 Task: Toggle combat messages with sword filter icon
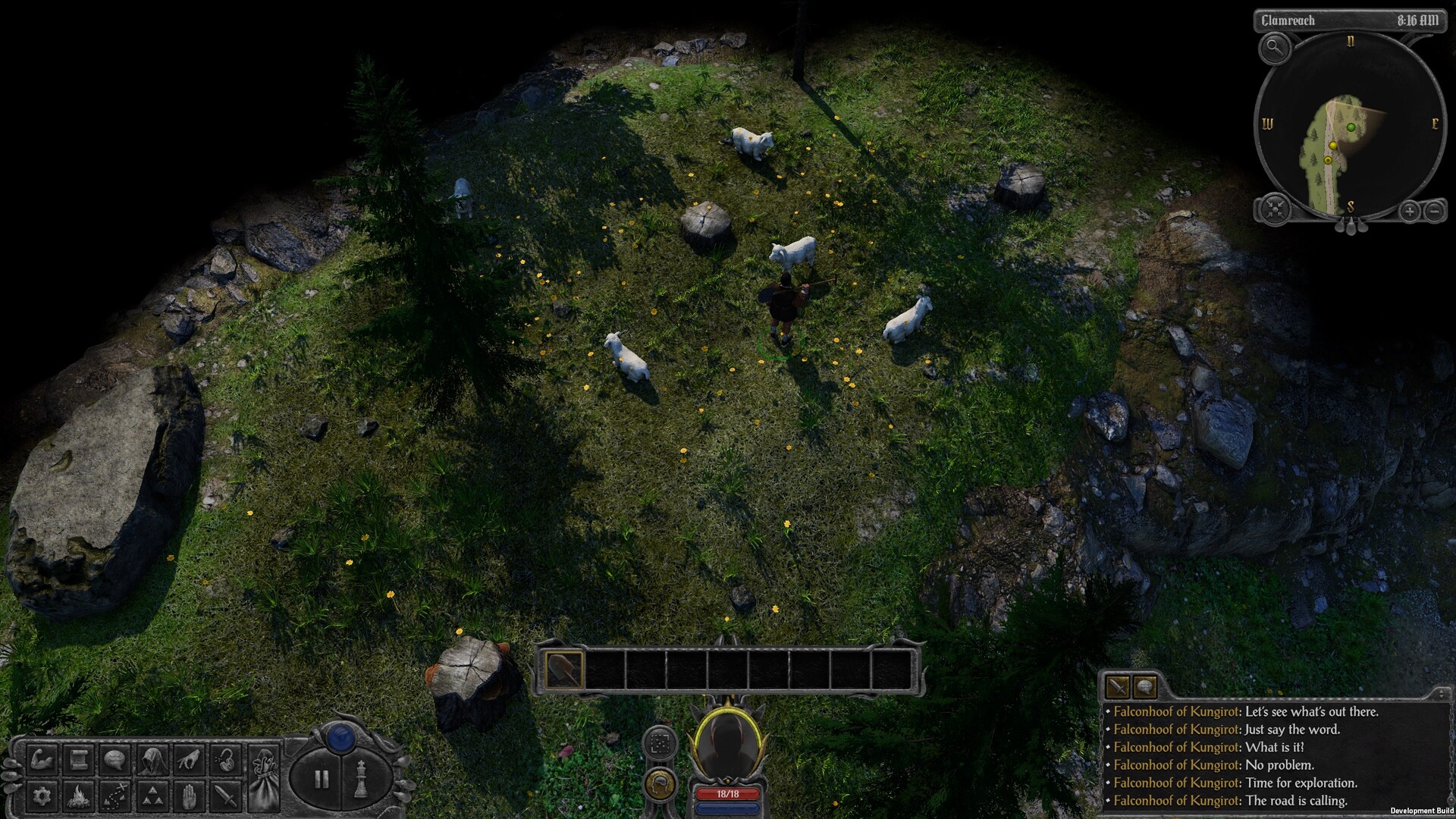coord(1118,687)
